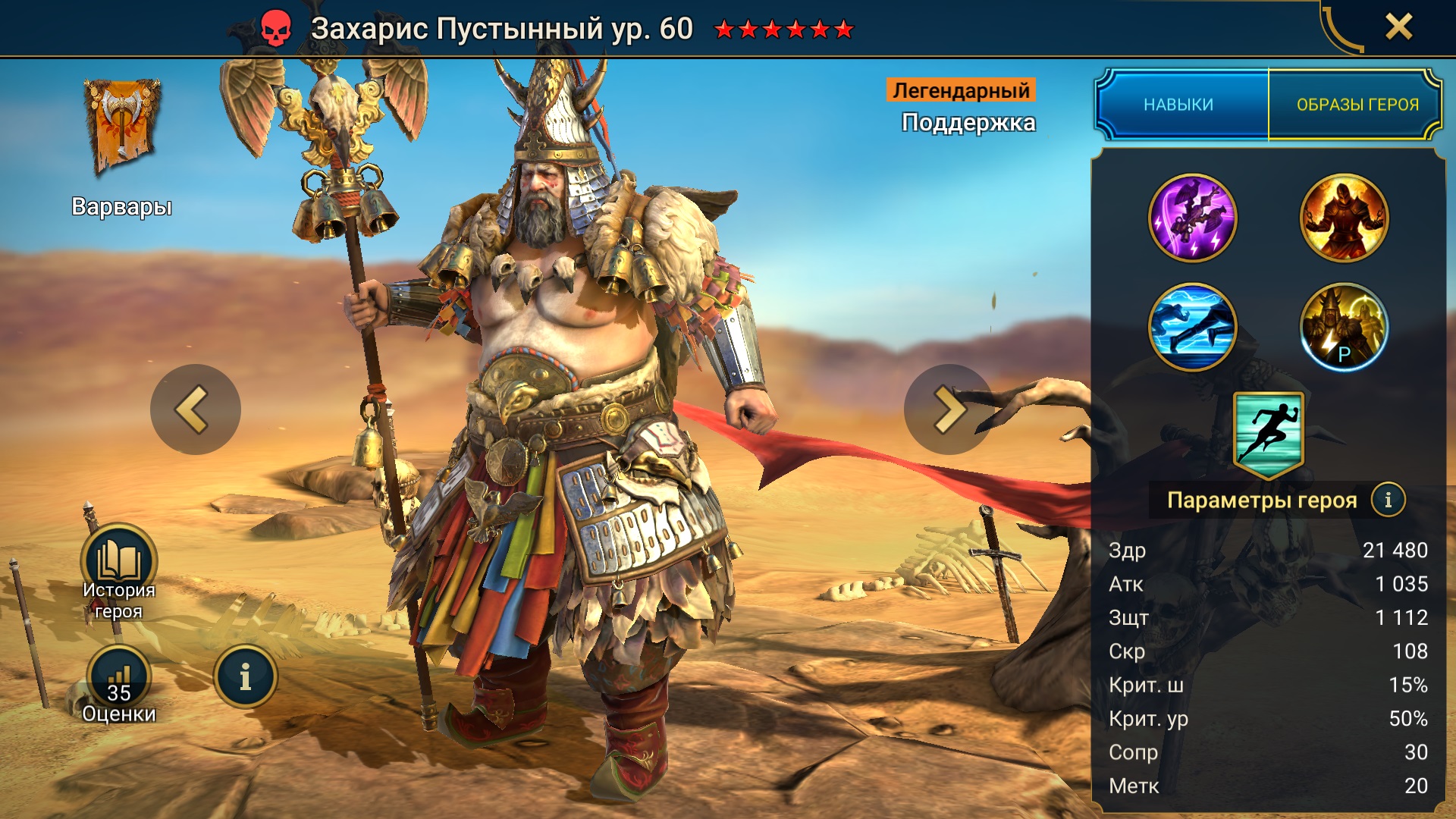Select the blue running figure skill
The height and width of the screenshot is (819, 1456).
[x=1192, y=327]
